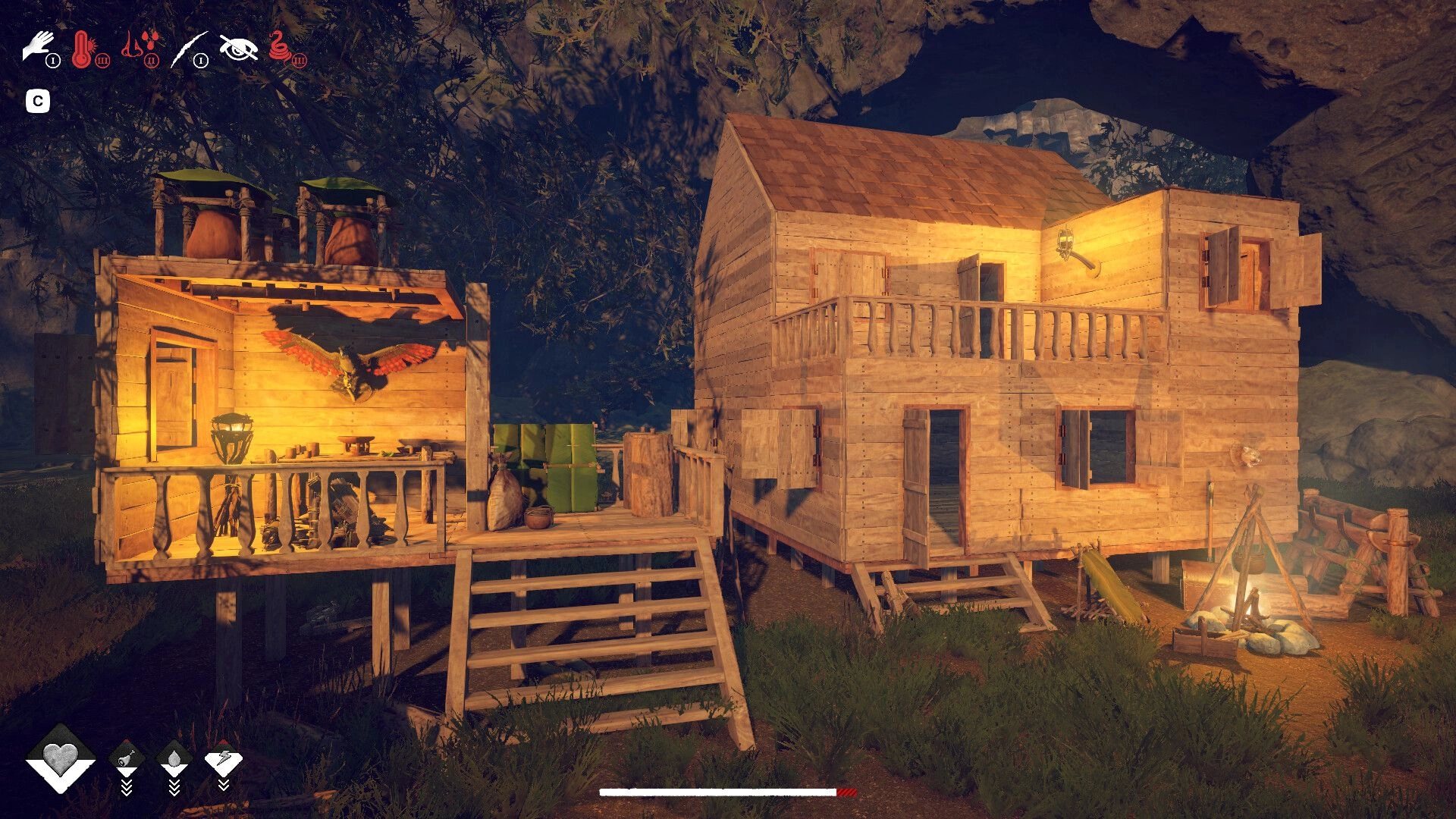The height and width of the screenshot is (819, 1456).
Task: Inspect the red coiled snake status icon
Action: point(282,48)
